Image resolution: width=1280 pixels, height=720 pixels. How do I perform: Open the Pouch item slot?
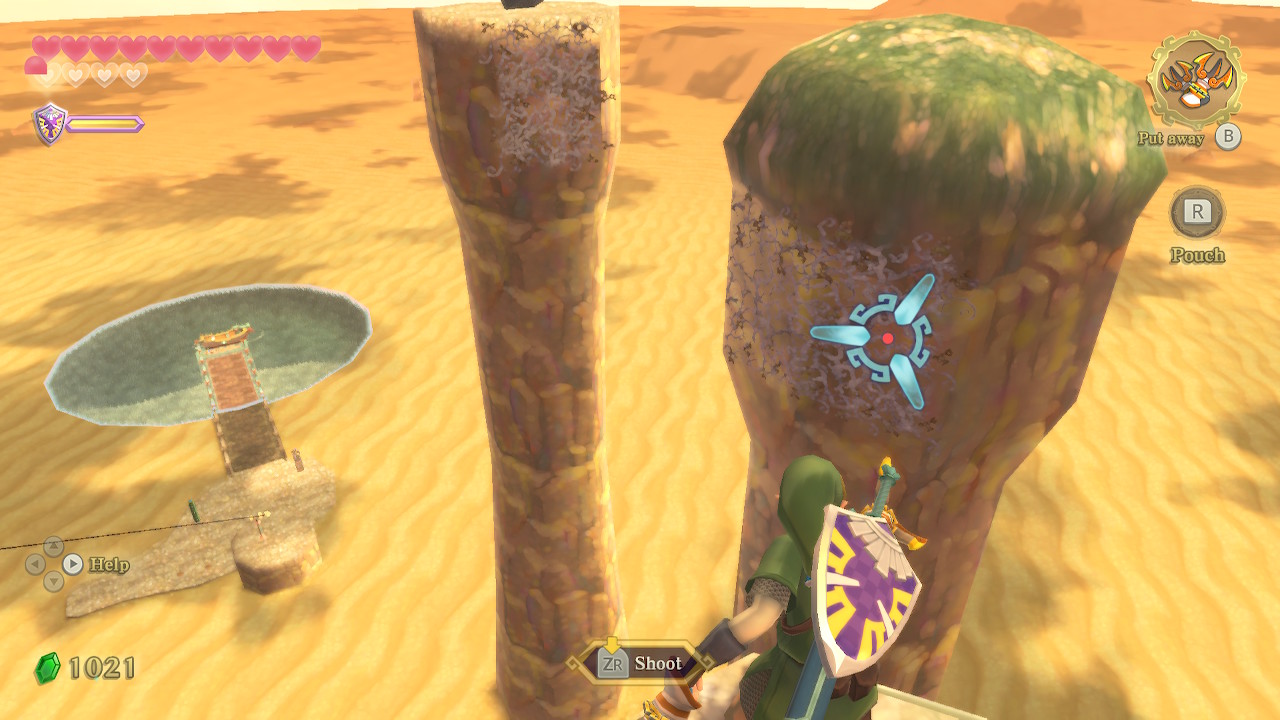[1197, 212]
